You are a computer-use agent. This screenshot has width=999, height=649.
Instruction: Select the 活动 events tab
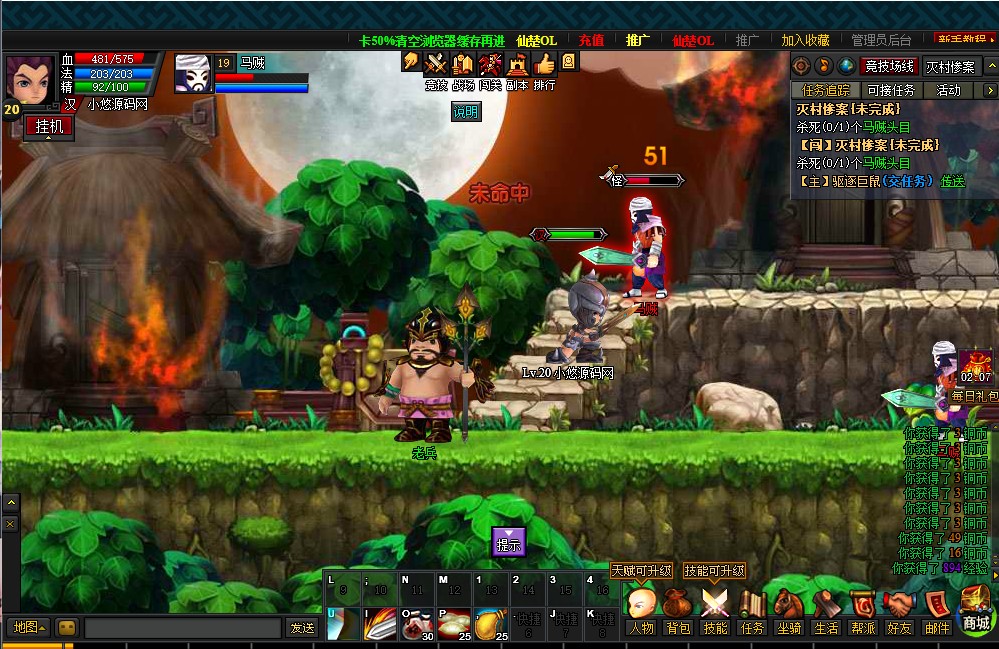tap(948, 90)
